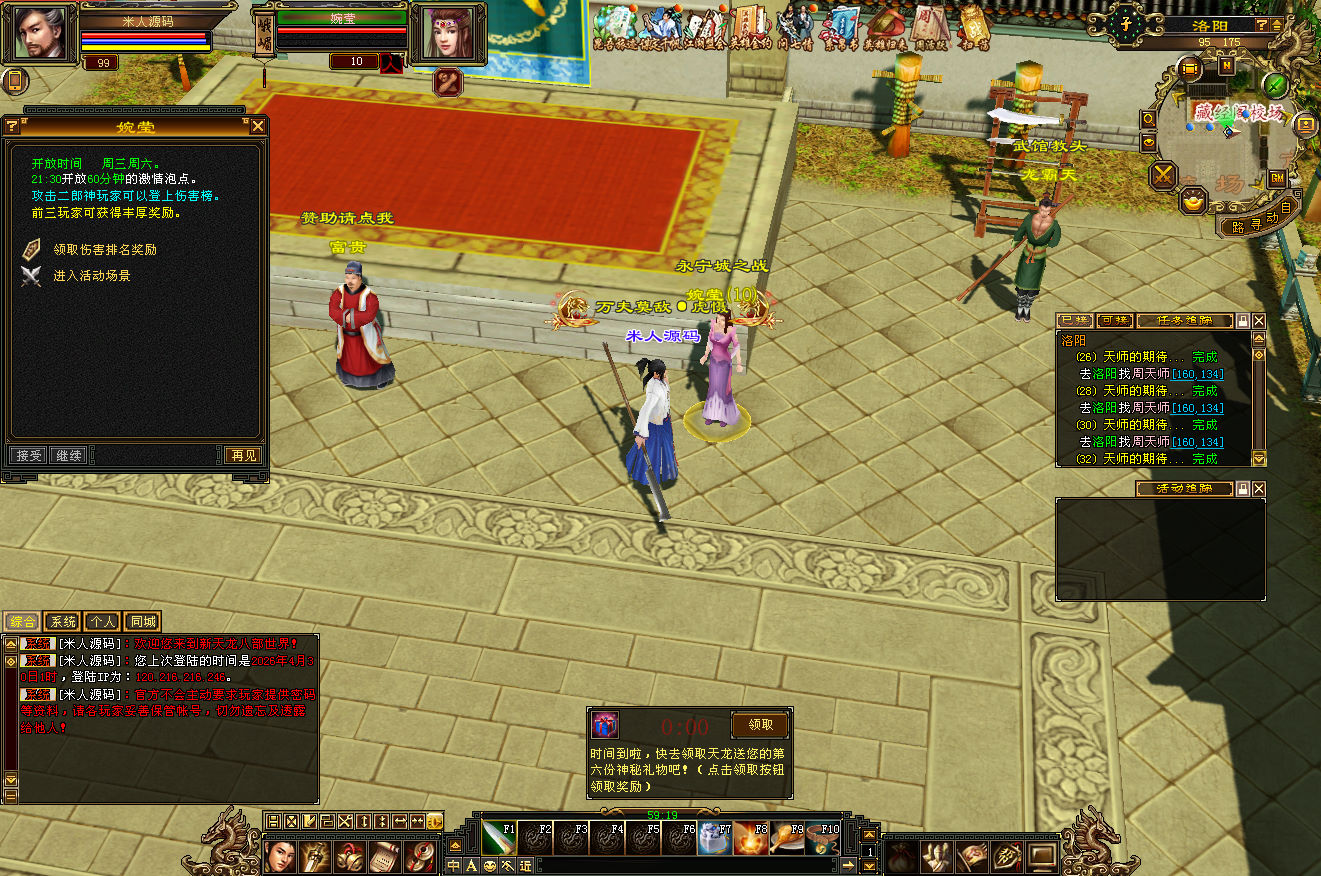Show the 同城 chat tab

click(143, 622)
